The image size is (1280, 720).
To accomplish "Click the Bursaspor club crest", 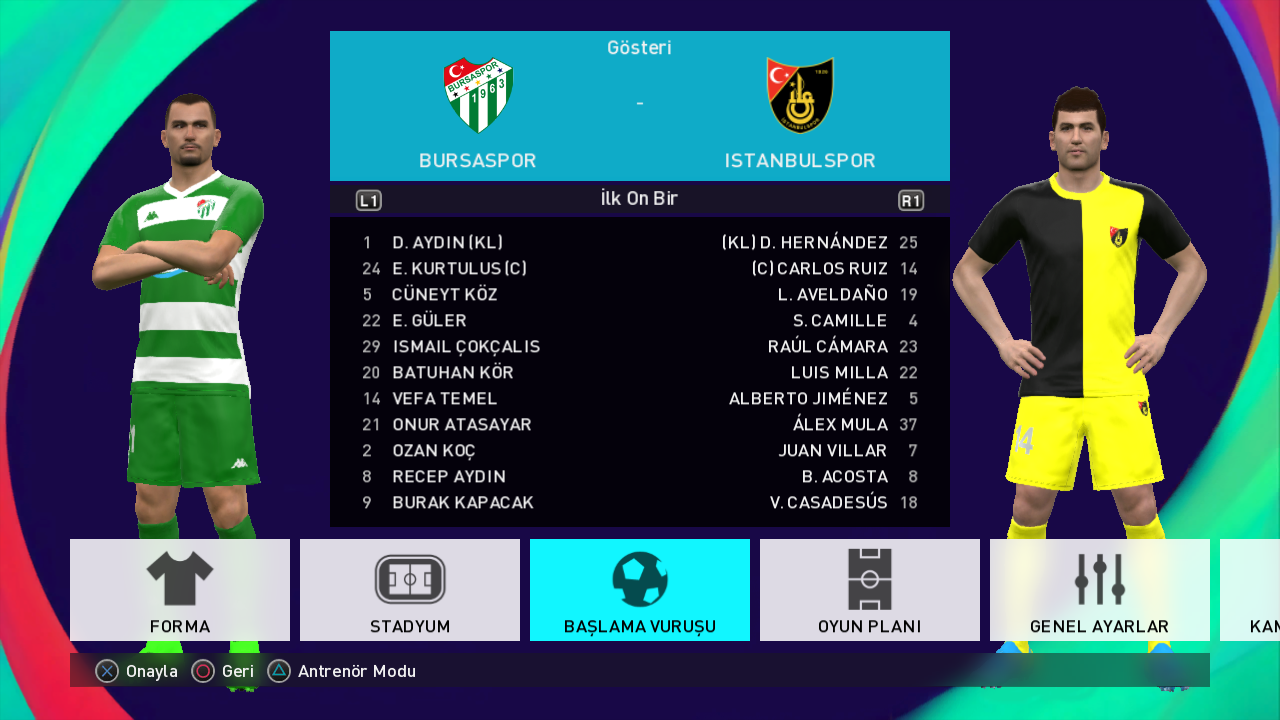I will (x=478, y=95).
